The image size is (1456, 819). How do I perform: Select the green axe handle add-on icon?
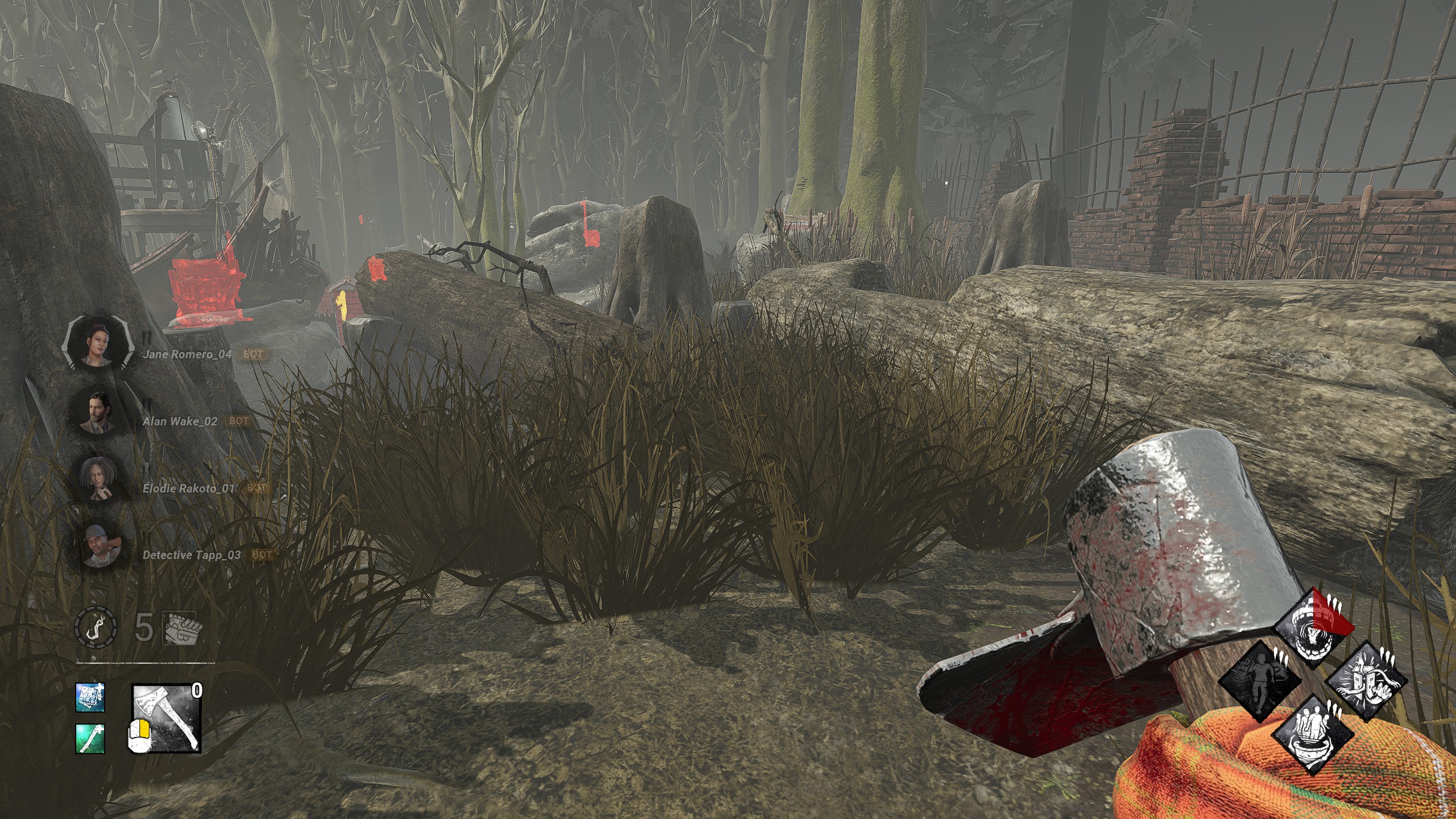pos(90,739)
